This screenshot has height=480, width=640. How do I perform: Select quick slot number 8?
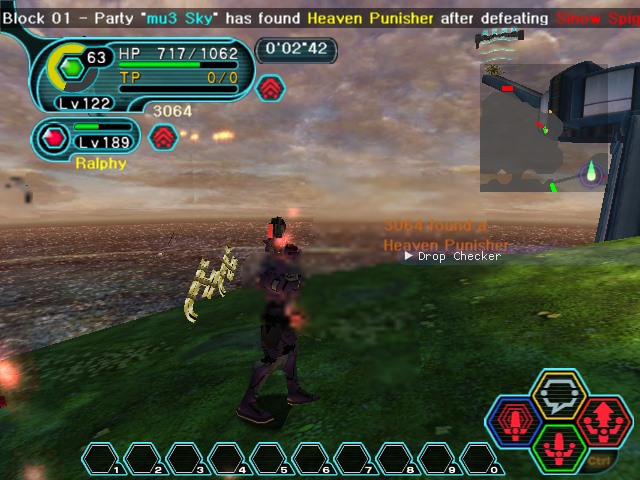(394, 459)
